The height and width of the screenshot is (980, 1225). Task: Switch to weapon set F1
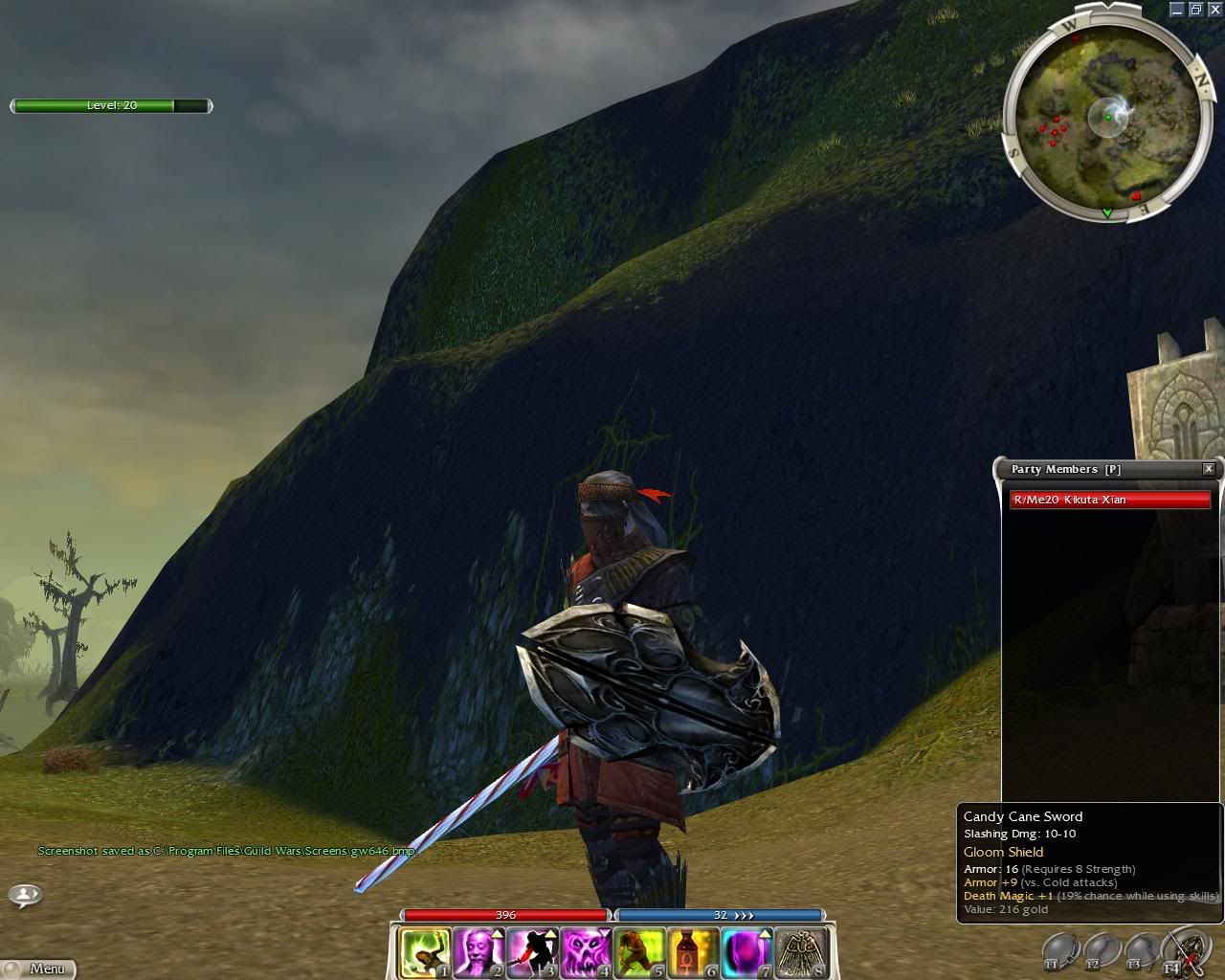coord(1059,951)
